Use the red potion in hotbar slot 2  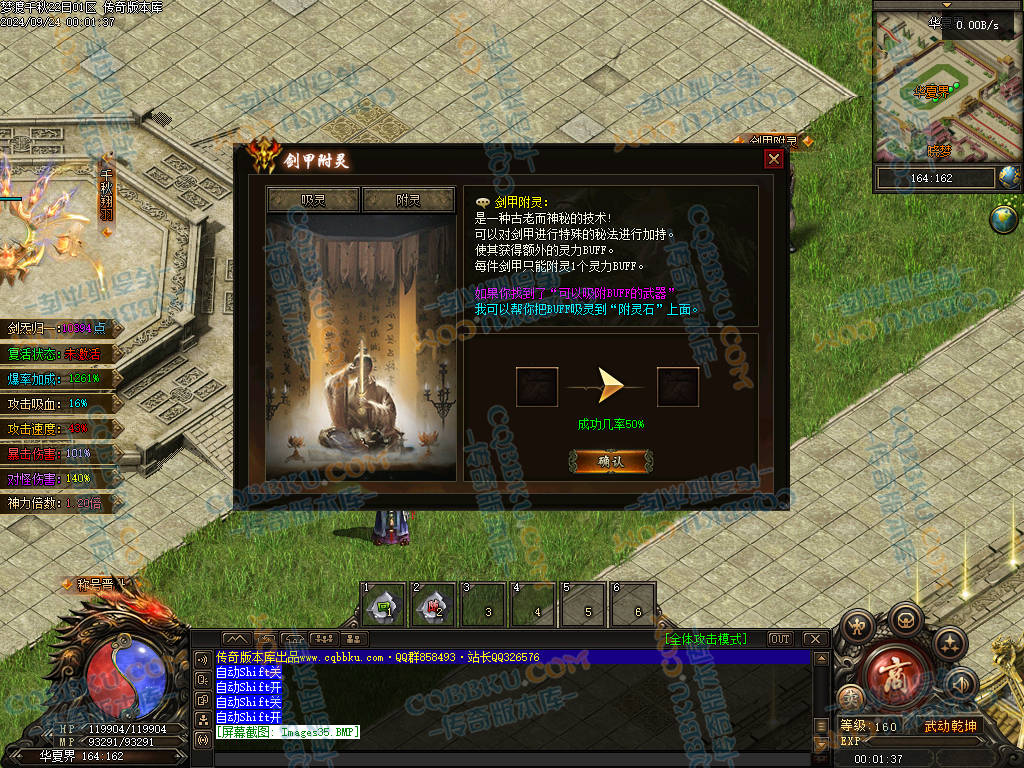(434, 605)
